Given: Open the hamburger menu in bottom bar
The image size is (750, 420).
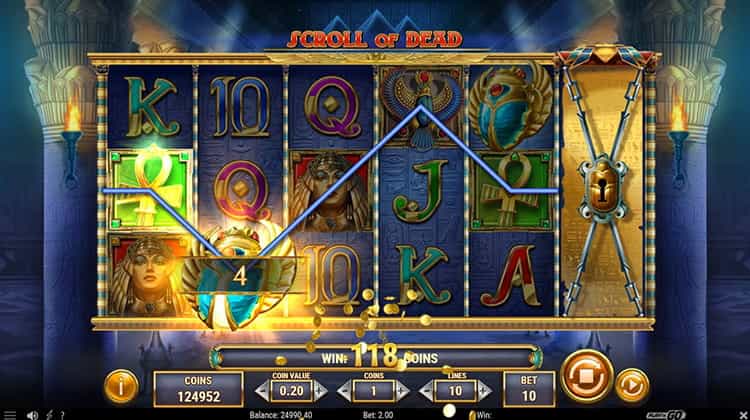Looking at the screenshot, I should (10, 414).
